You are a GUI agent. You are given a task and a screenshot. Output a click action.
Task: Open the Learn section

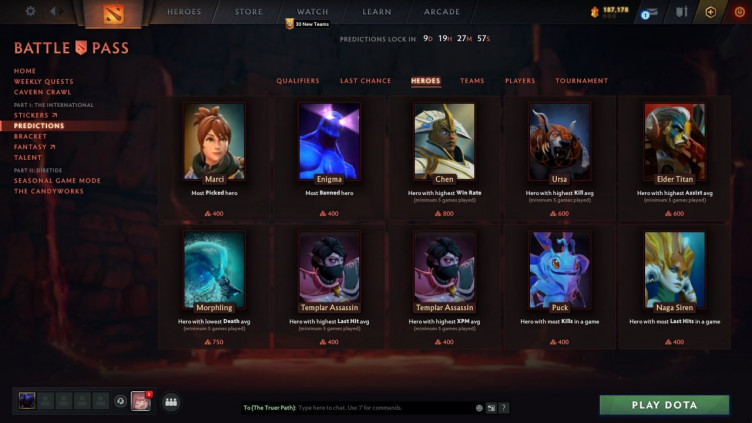click(376, 12)
